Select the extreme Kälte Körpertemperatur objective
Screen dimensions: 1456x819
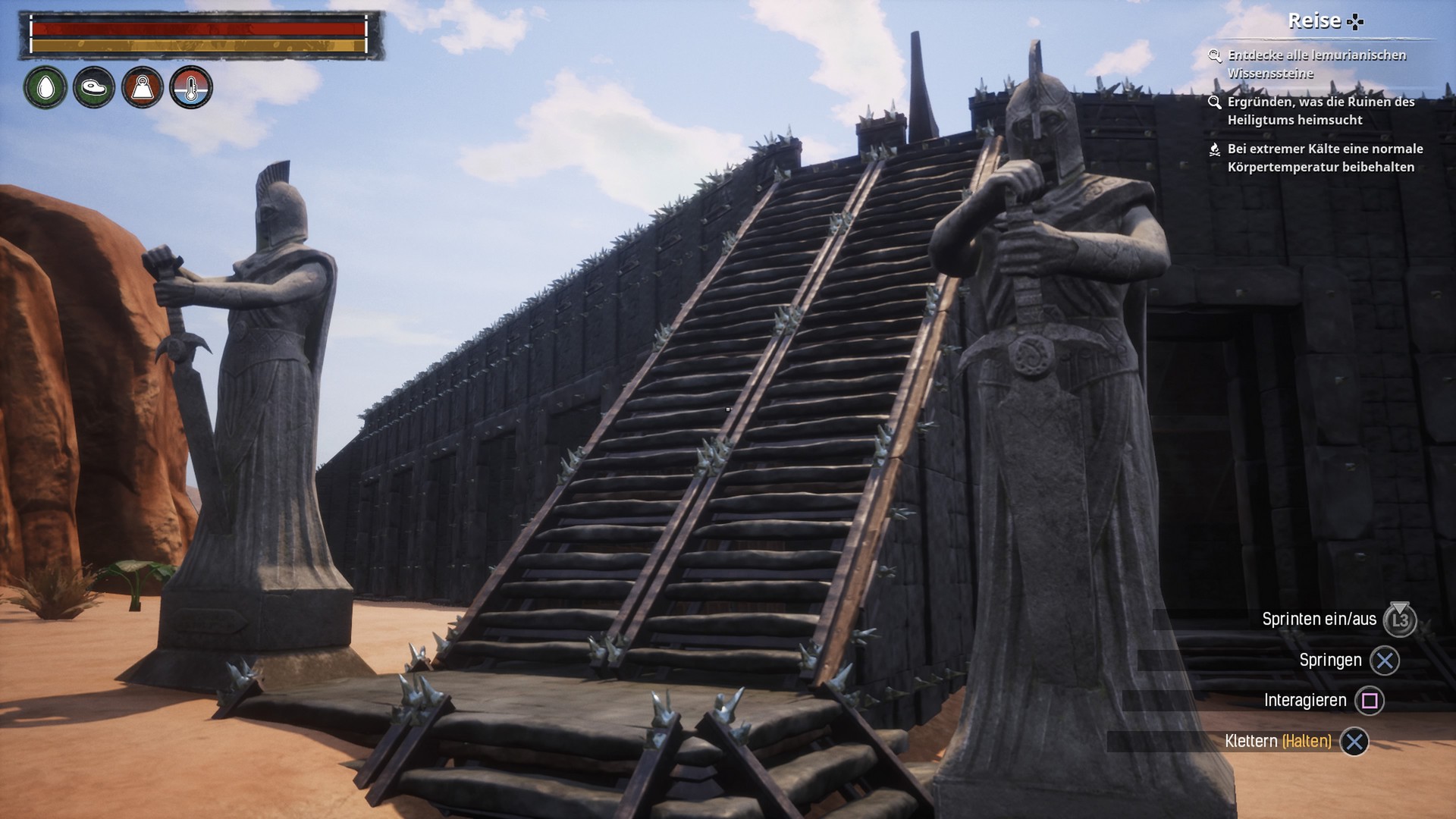point(1324,158)
